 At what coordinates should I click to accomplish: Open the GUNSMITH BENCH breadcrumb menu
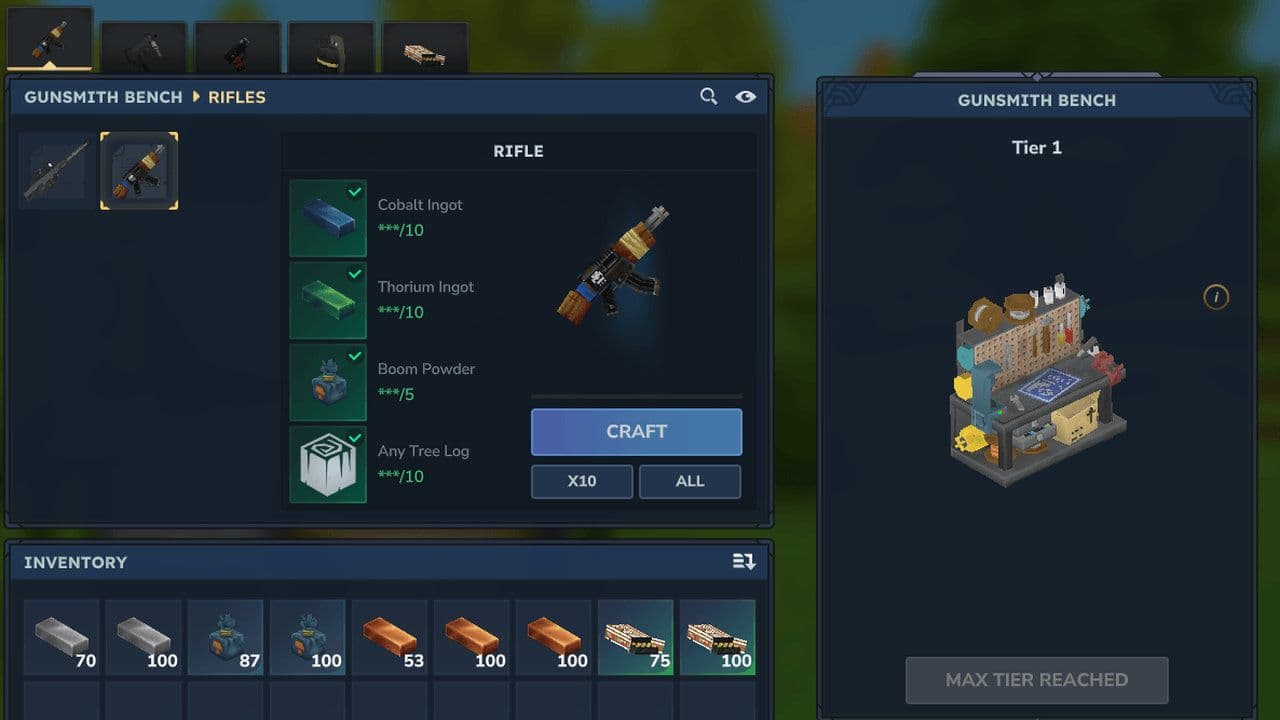[x=103, y=97]
